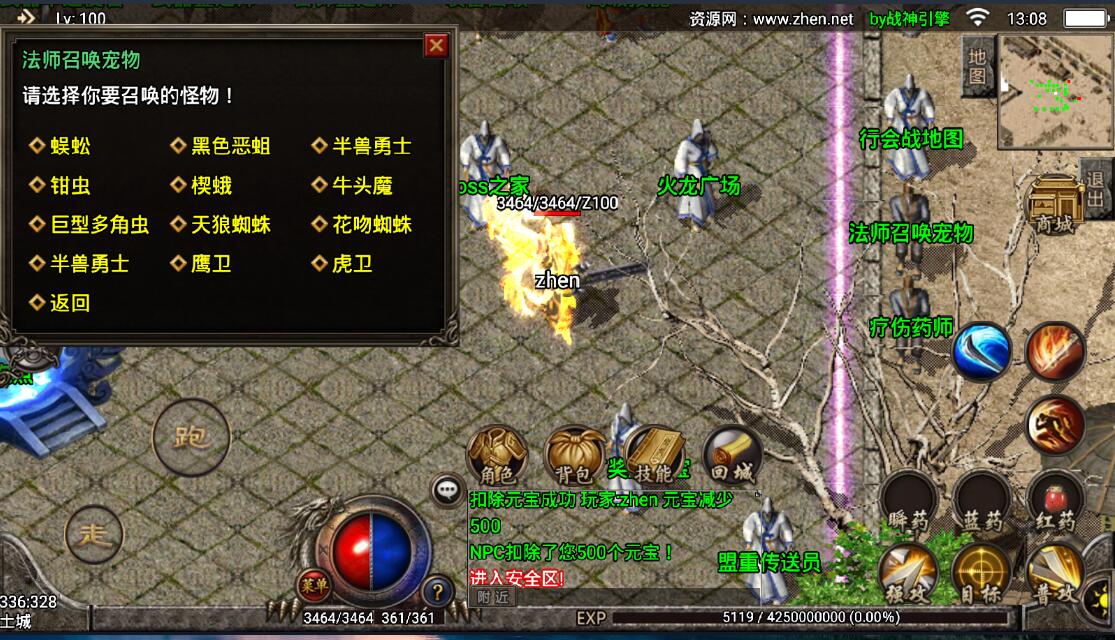
Task: Pick 牛头魔 from the monster list
Action: pyautogui.click(x=362, y=185)
